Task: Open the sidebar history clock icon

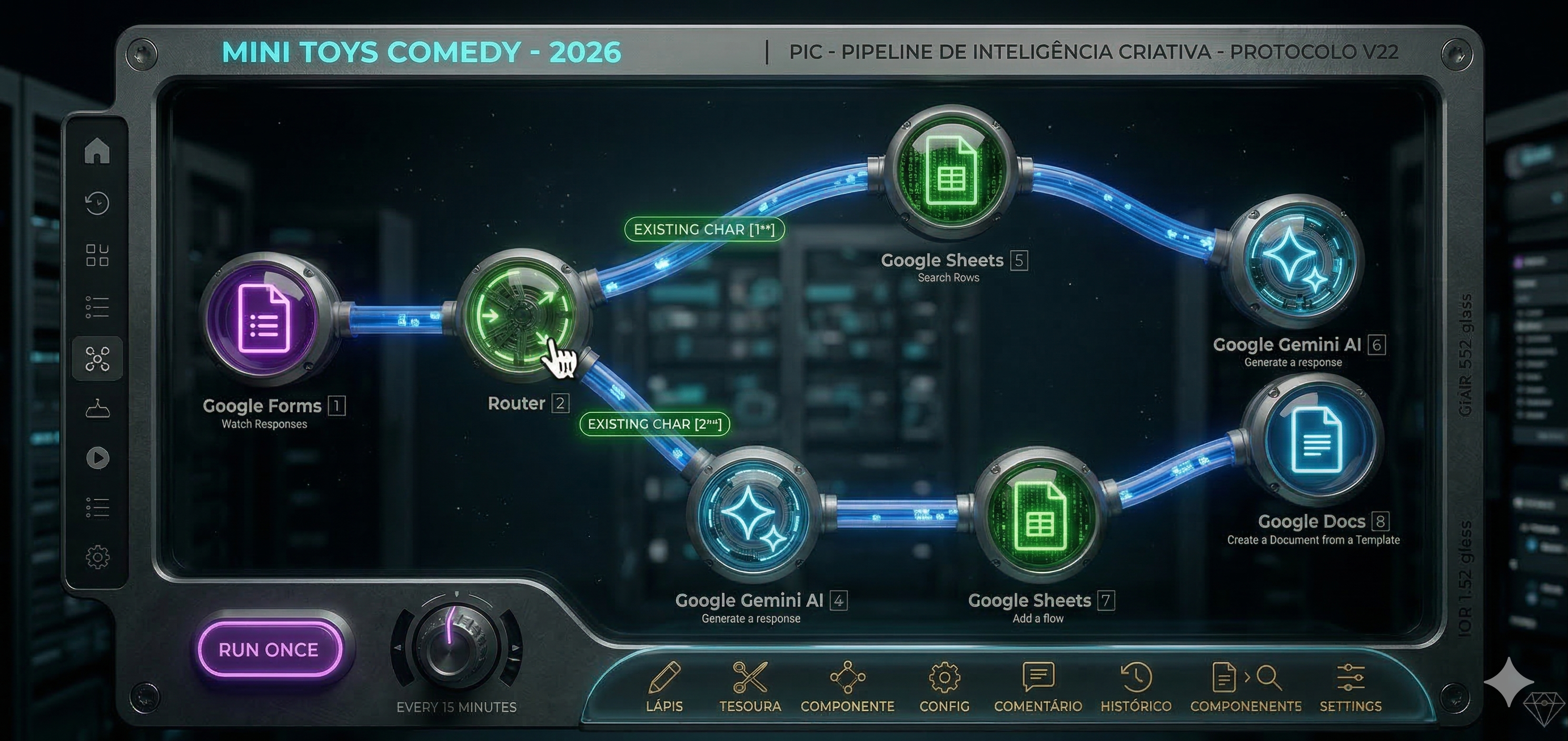Action: pyautogui.click(x=97, y=203)
